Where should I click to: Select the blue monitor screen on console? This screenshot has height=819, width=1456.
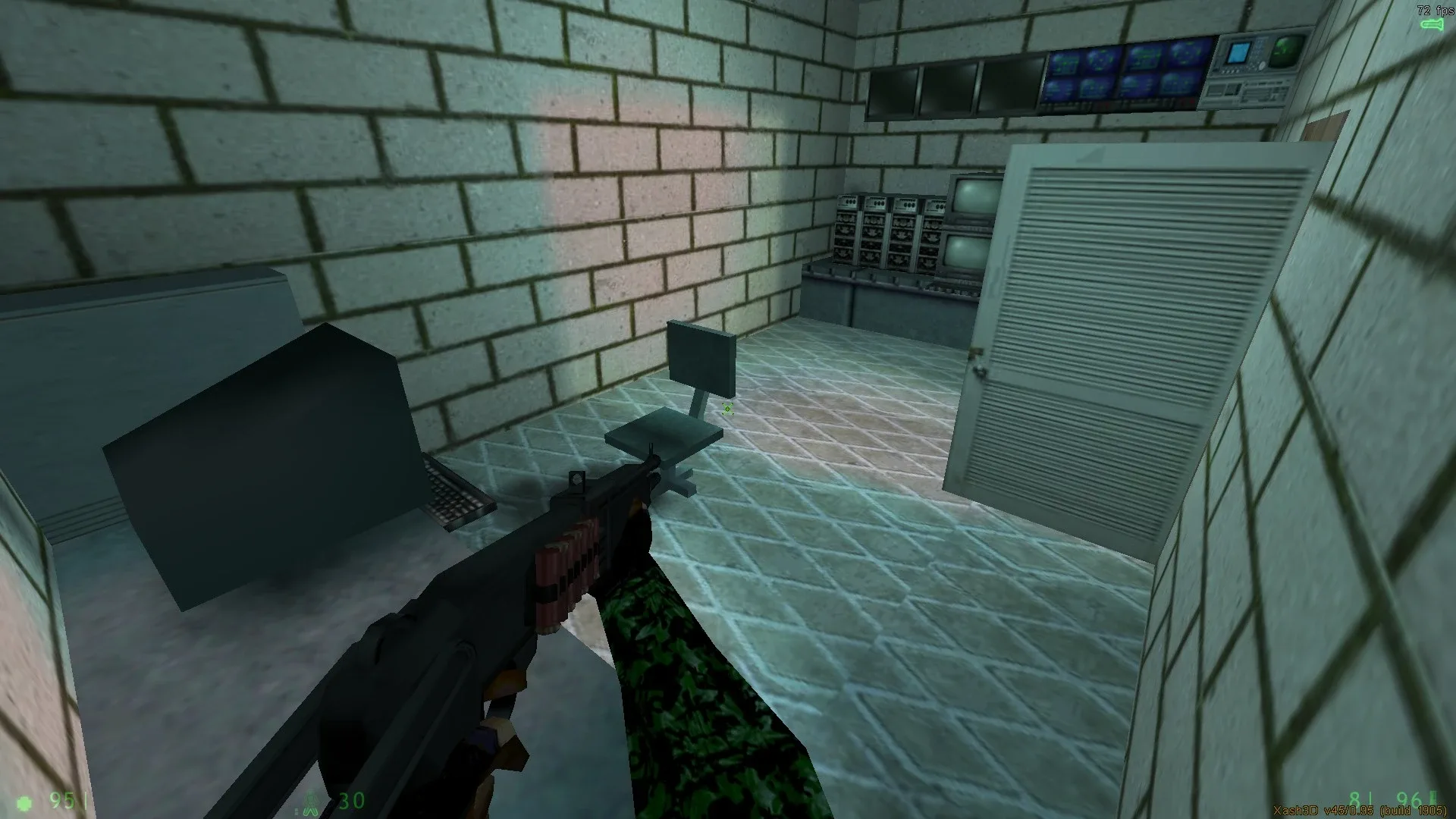[x=1237, y=52]
